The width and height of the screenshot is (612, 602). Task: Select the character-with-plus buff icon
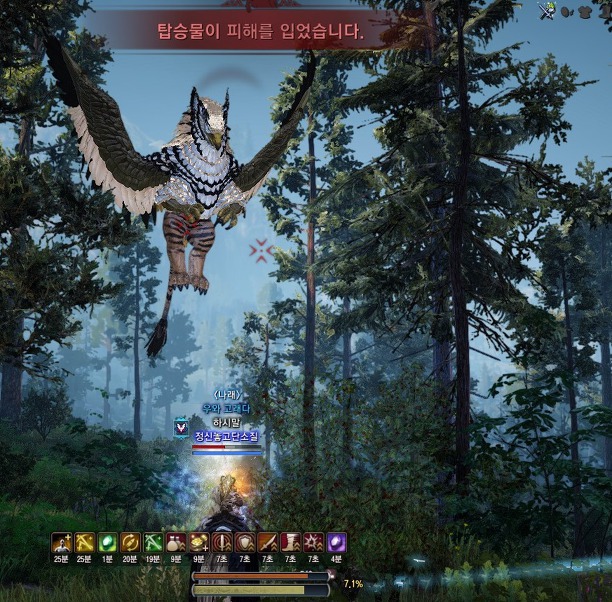pos(61,543)
